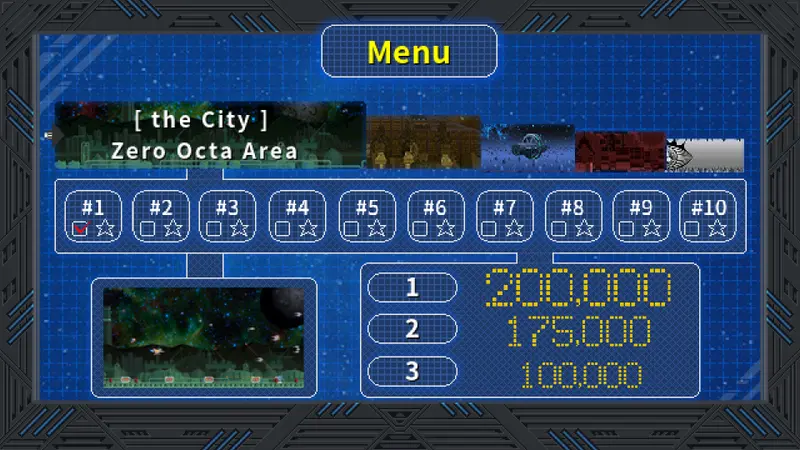The image size is (800, 450).
Task: Select stage #10 tile
Action: click(x=709, y=217)
